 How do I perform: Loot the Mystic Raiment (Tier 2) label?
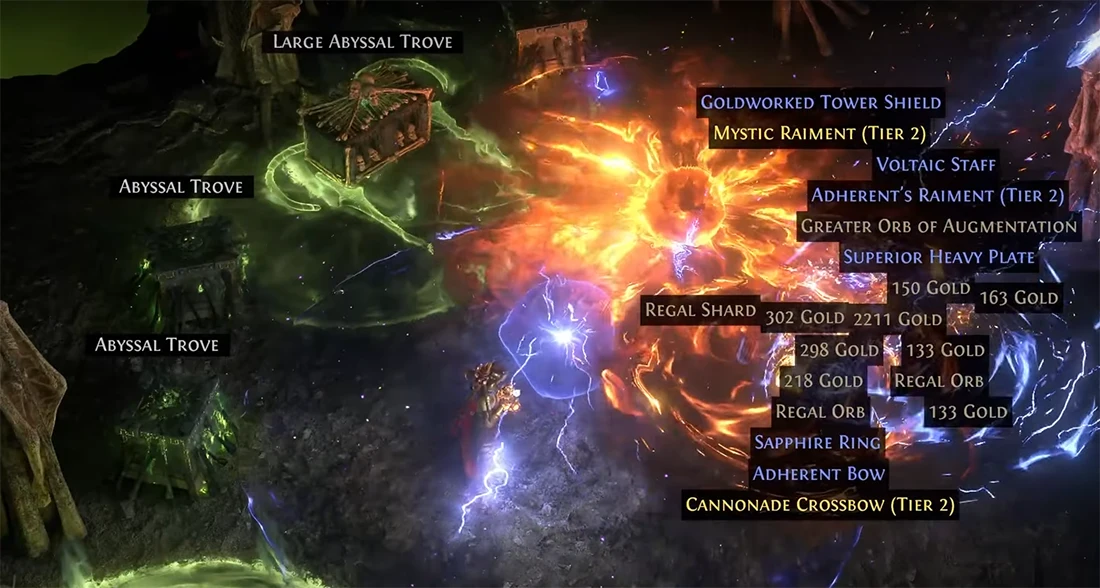(819, 133)
